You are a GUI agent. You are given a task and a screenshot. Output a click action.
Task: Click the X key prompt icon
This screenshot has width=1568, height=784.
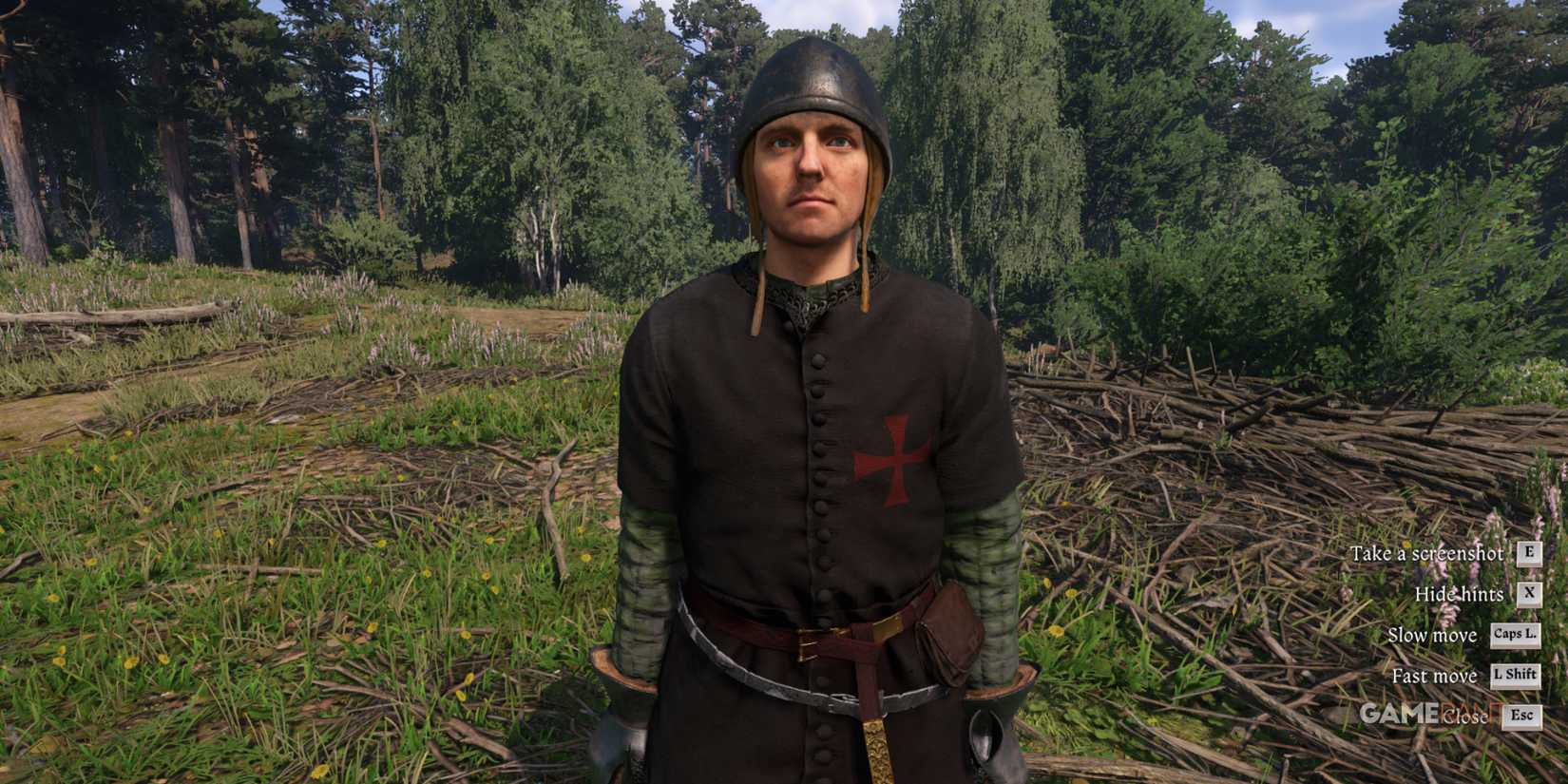tap(1529, 594)
